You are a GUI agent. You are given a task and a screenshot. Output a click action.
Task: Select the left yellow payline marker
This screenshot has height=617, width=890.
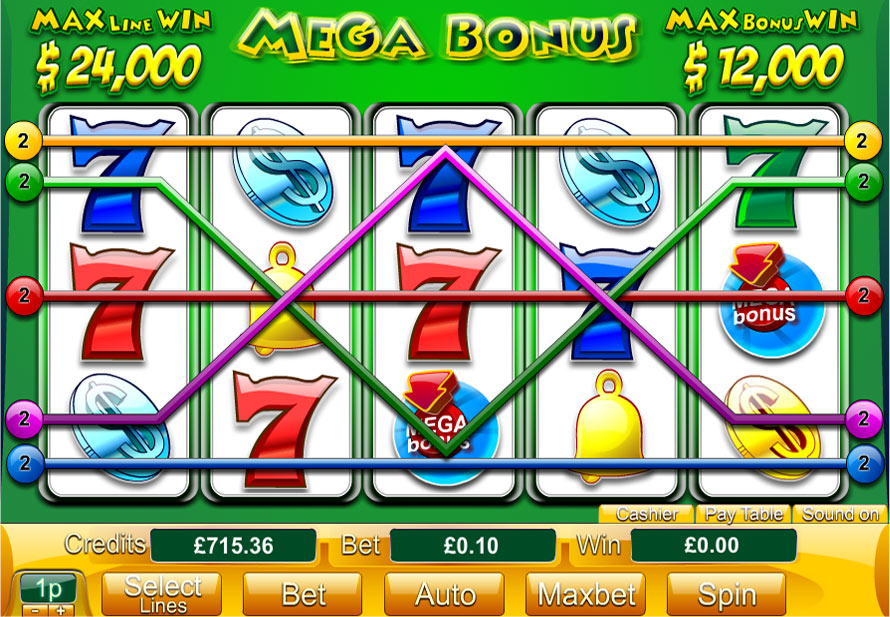23,140
